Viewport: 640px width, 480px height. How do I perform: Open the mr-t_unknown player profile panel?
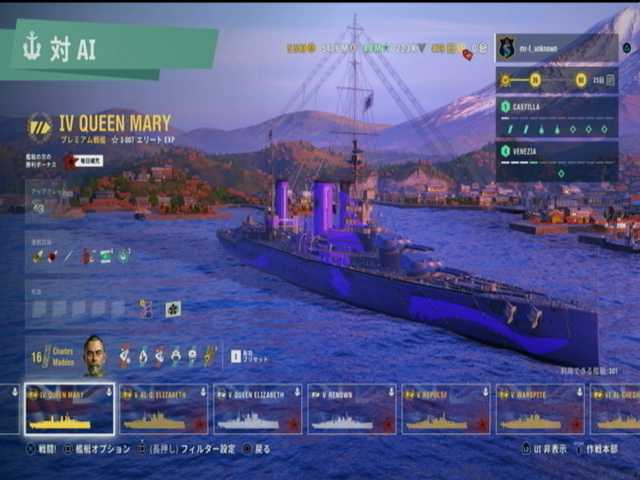[x=556, y=47]
